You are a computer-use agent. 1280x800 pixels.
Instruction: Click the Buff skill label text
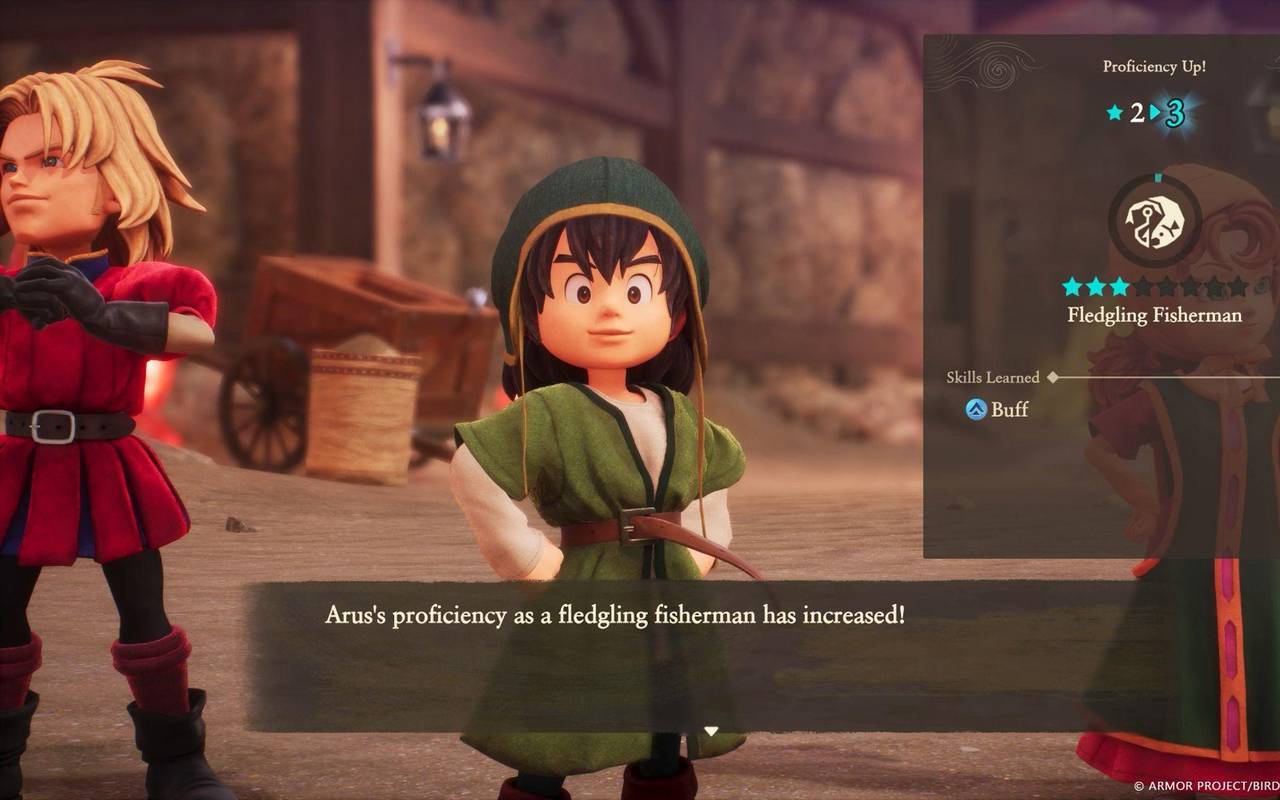pyautogui.click(x=1010, y=409)
